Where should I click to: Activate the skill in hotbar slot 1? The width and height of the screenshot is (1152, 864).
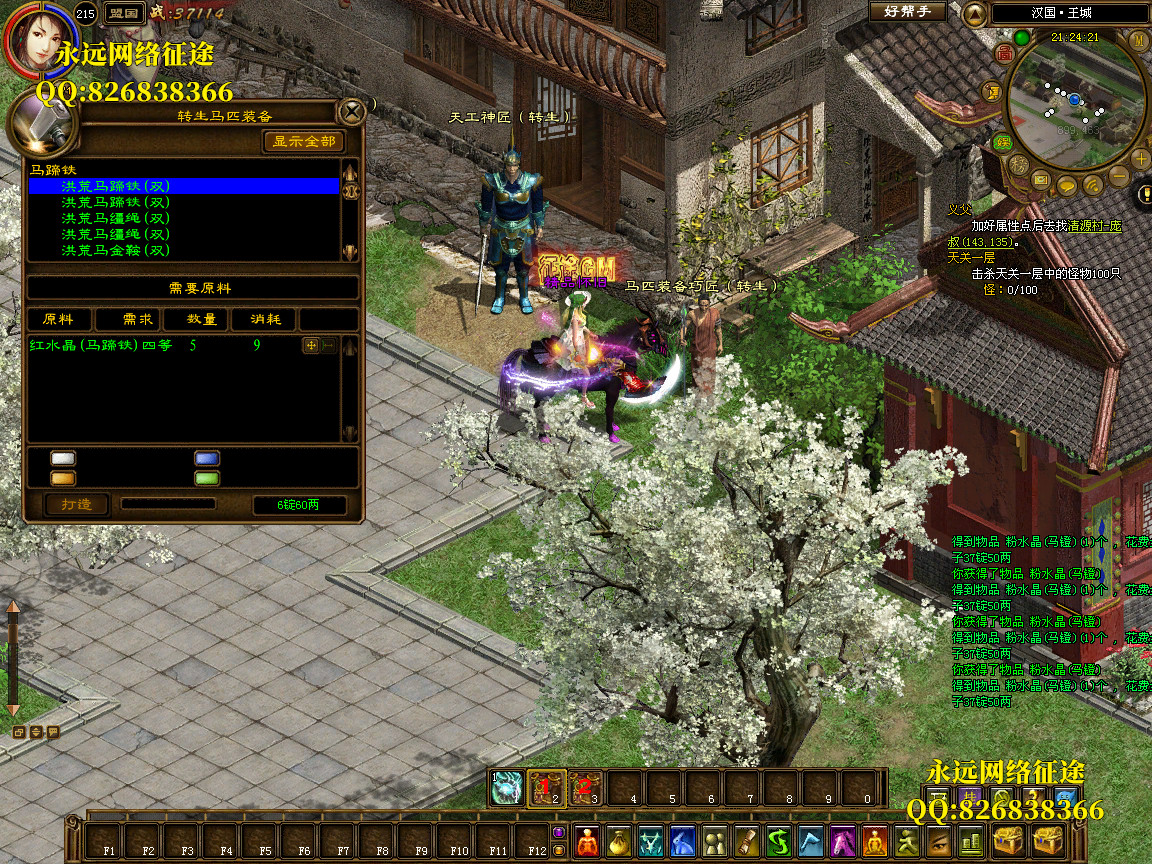(x=507, y=788)
